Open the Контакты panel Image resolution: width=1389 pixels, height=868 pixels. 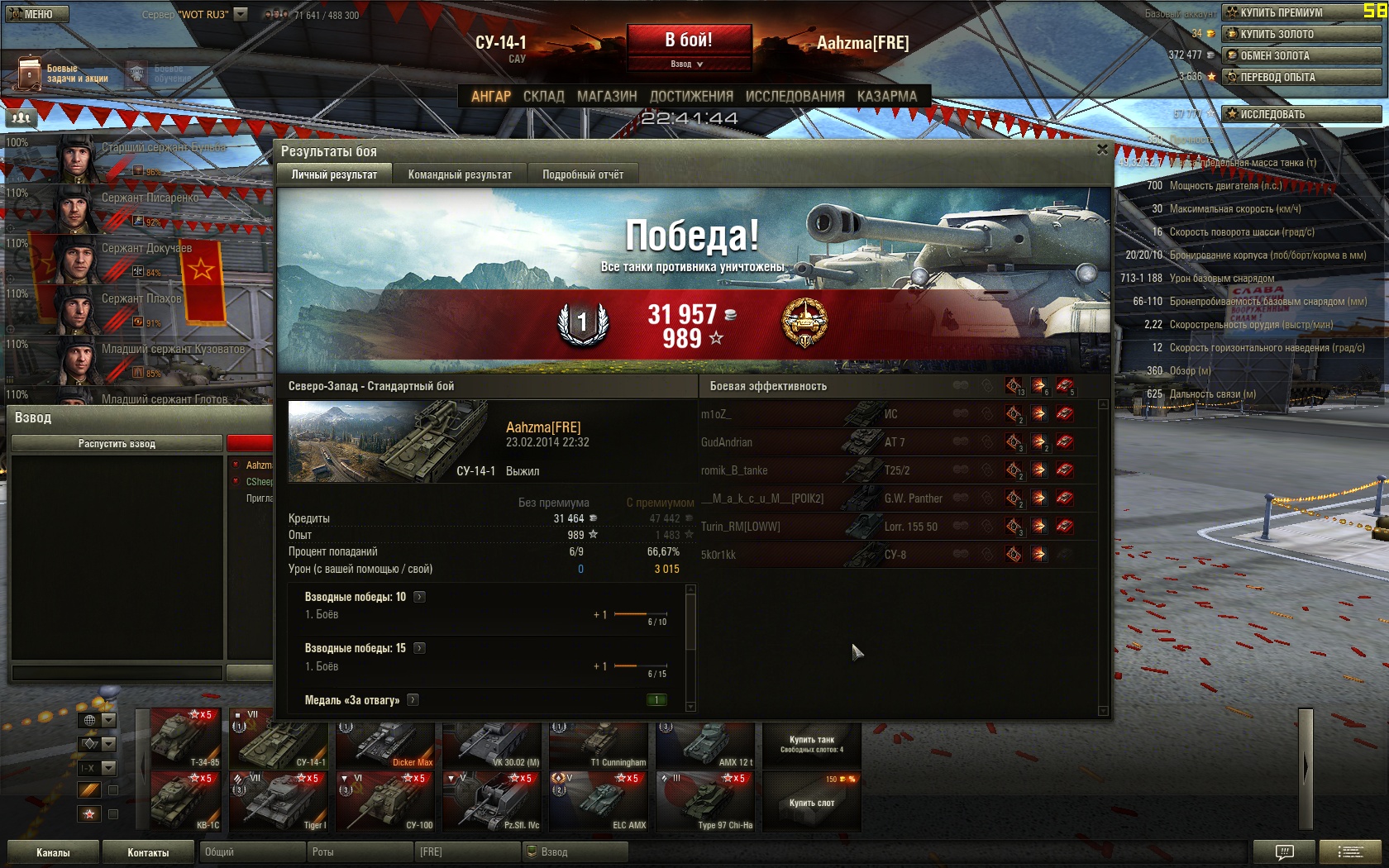click(x=148, y=852)
